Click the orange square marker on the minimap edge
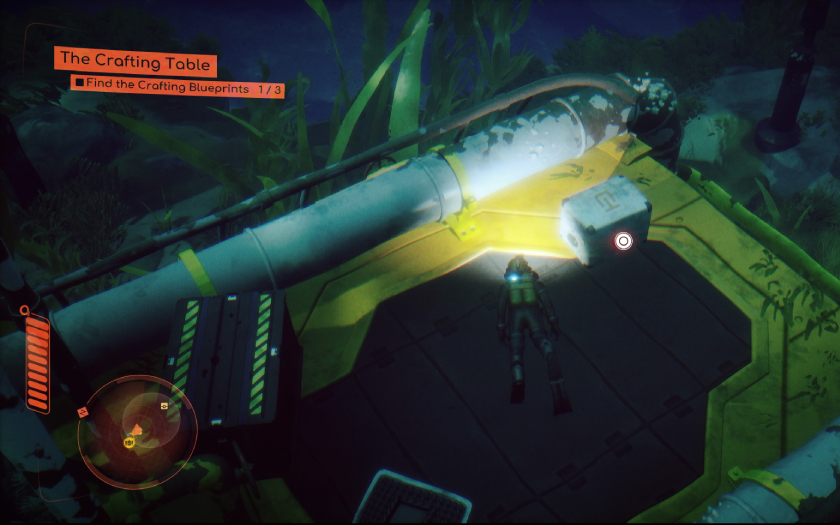 (x=82, y=411)
